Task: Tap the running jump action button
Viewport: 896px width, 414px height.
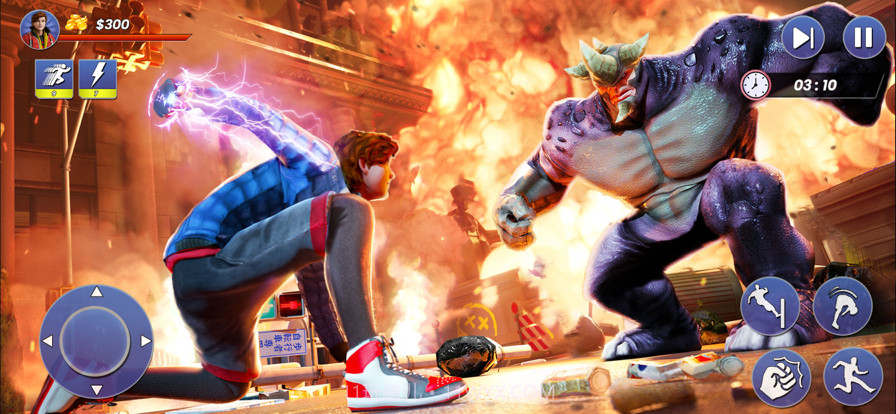Action: (853, 377)
